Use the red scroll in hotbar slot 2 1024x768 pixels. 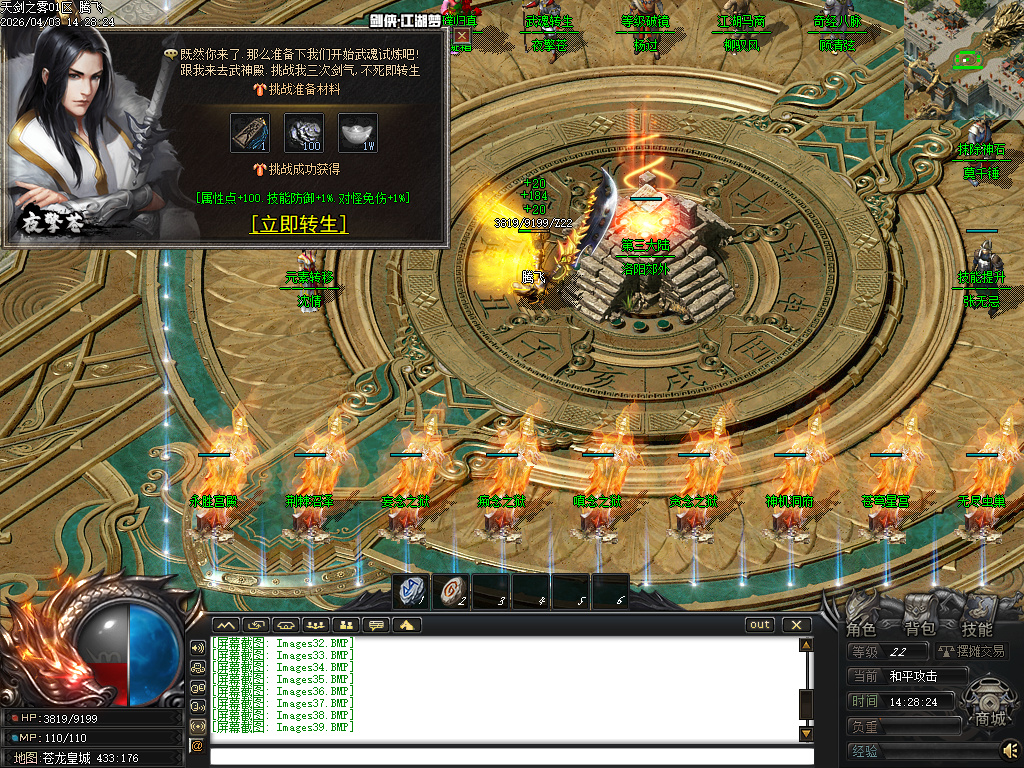451,591
